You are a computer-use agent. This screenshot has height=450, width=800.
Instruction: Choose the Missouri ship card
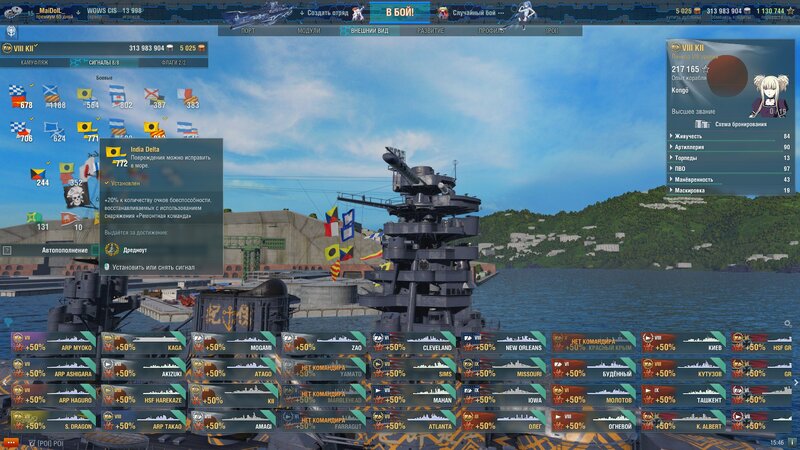504,370
